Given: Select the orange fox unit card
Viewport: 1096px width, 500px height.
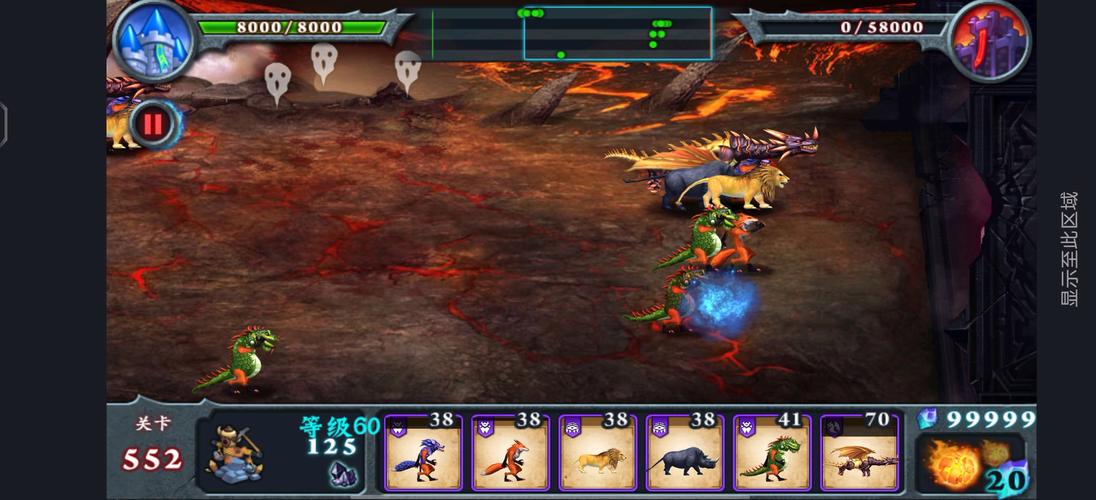Looking at the screenshot, I should pyautogui.click(x=510, y=455).
